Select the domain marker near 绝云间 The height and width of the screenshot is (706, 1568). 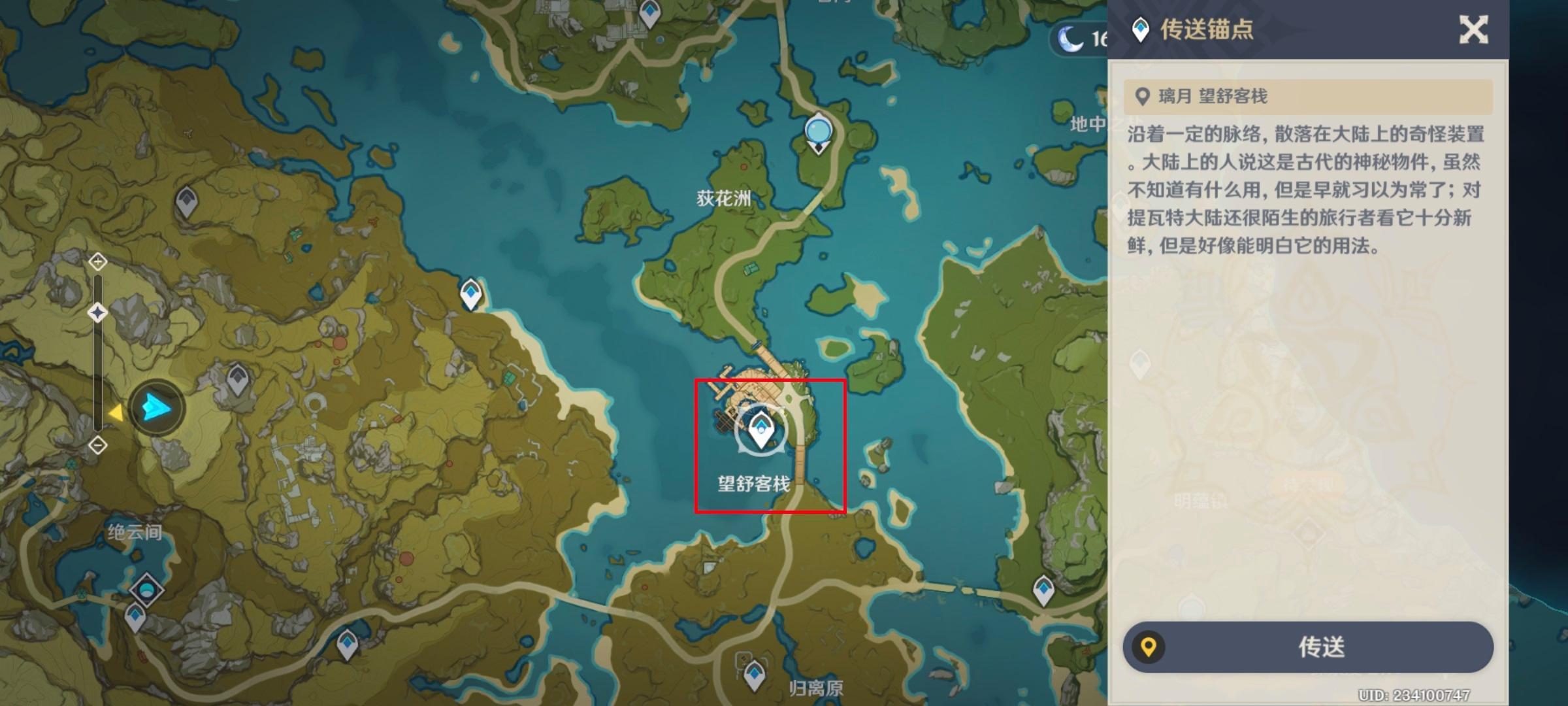(x=146, y=590)
